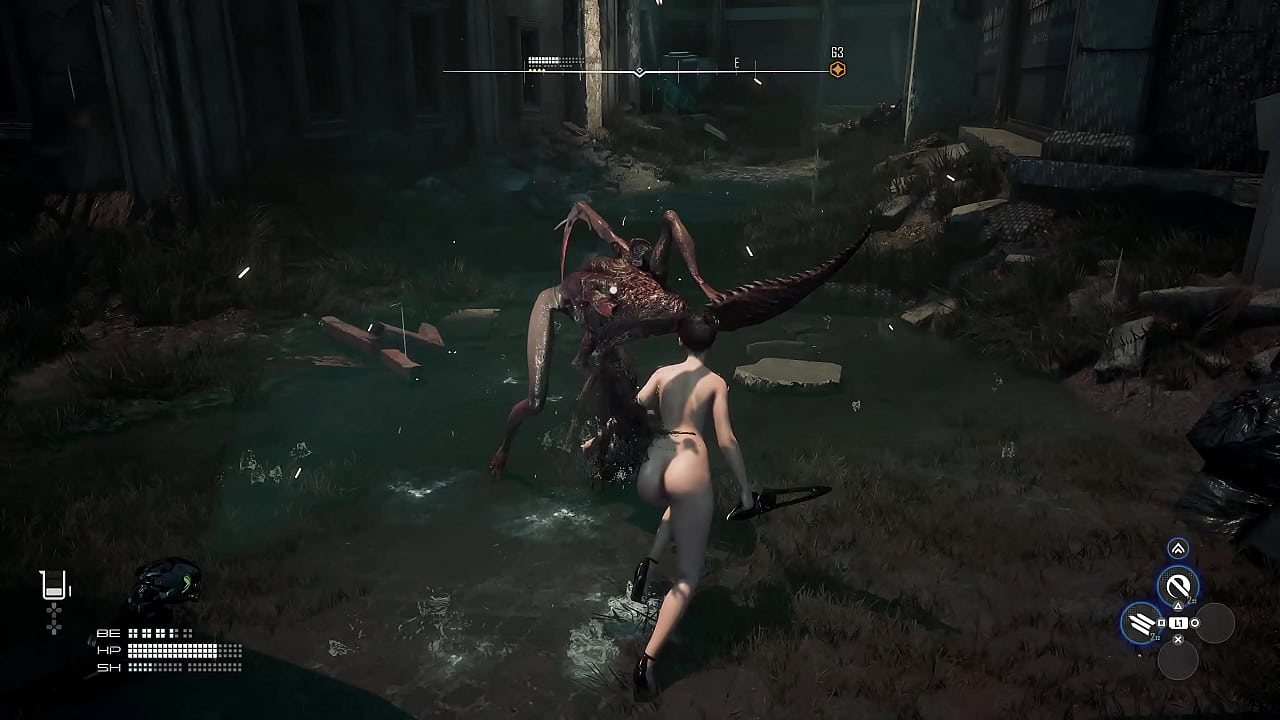The width and height of the screenshot is (1280, 720).
Task: Click the health potion consumable icon
Action: click(x=53, y=583)
